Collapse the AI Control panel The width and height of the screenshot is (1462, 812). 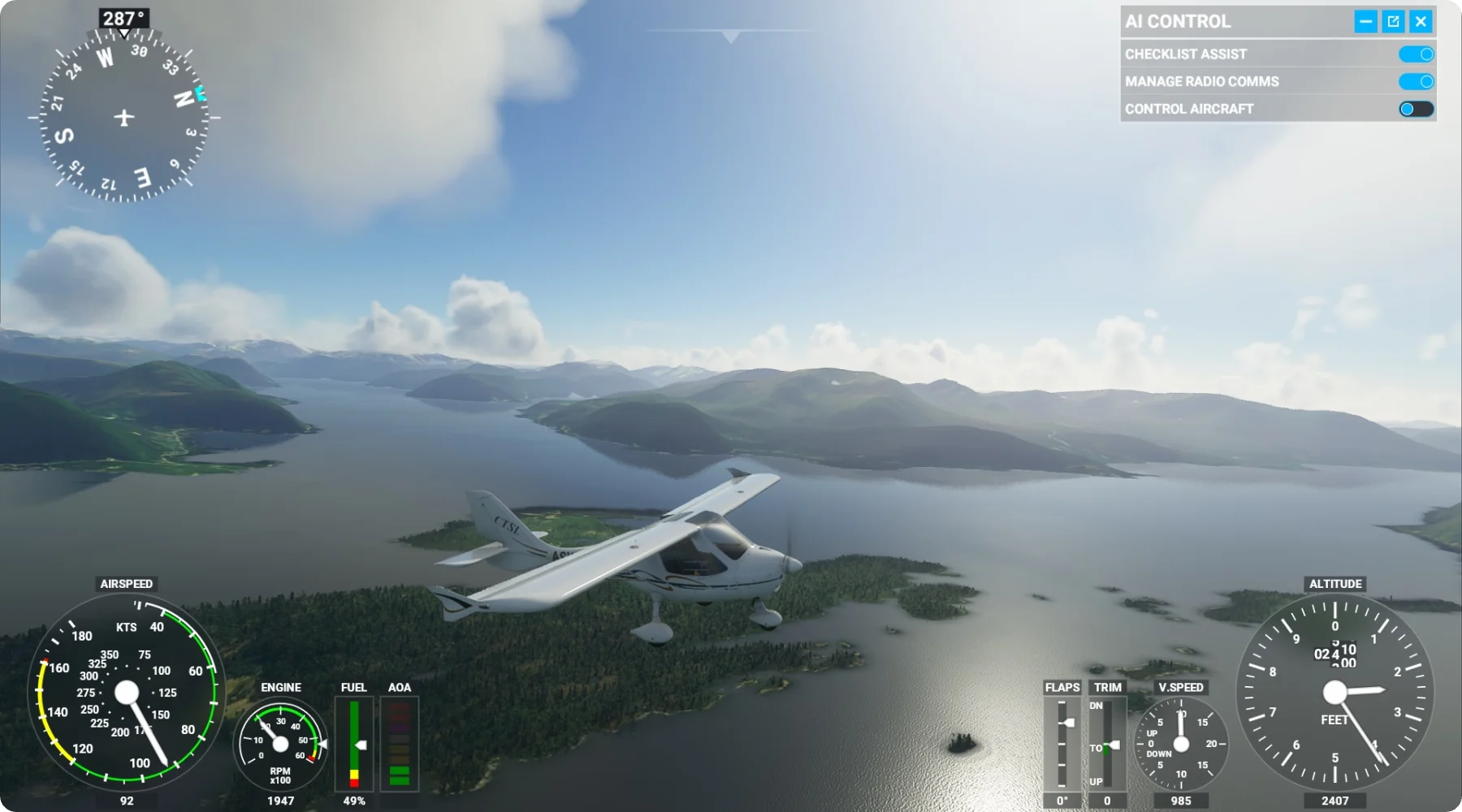click(x=1365, y=21)
